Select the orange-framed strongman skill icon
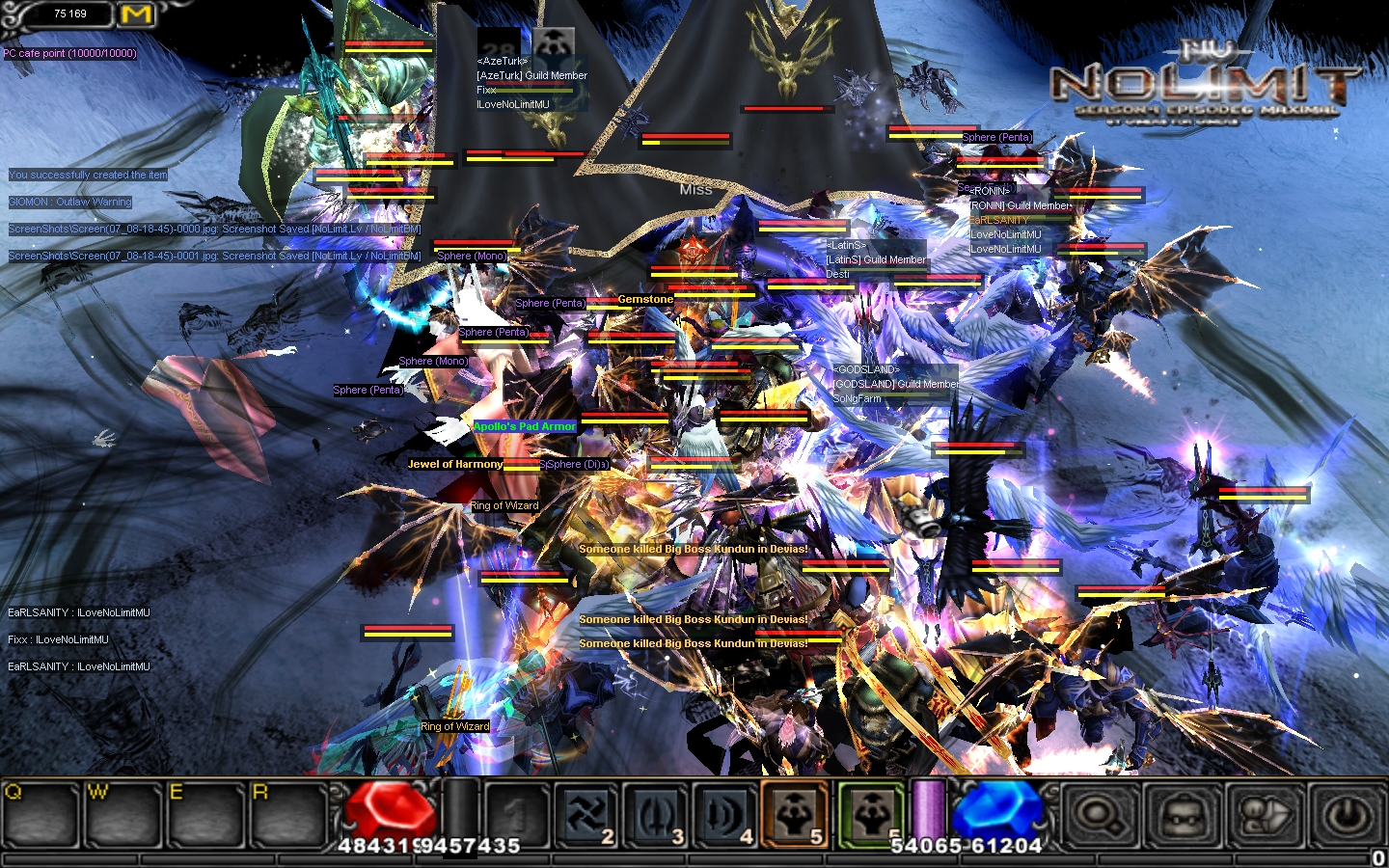Image resolution: width=1389 pixels, height=868 pixels. (795, 815)
